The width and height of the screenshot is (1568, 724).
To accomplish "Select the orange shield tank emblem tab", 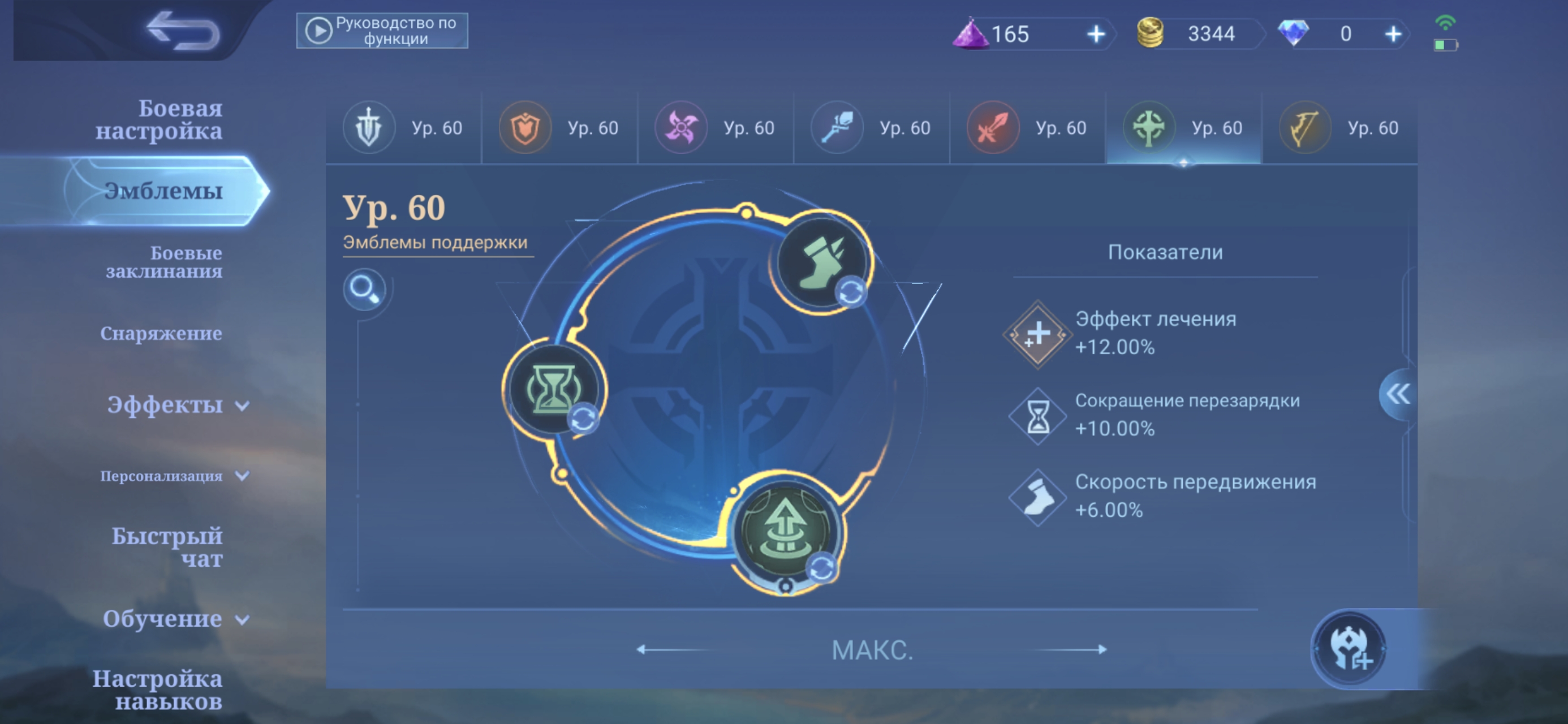I will (559, 128).
